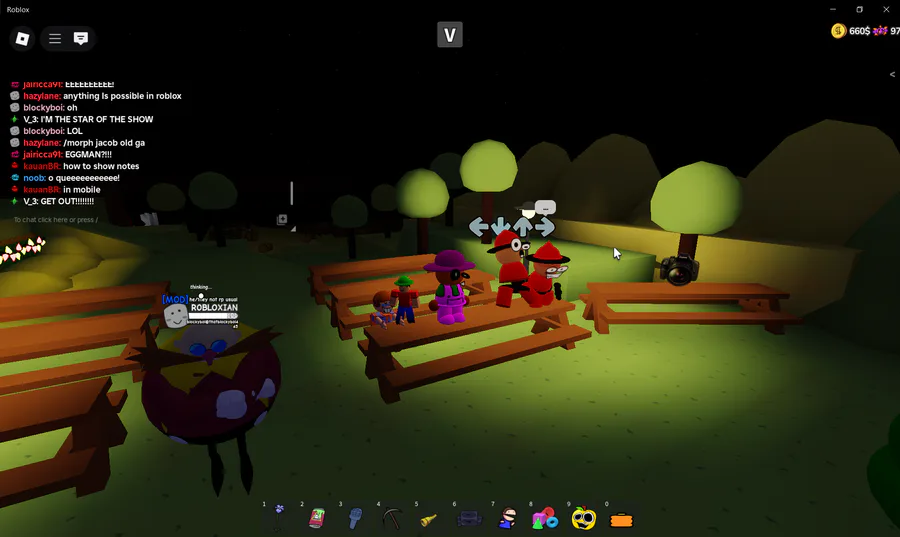Screen dimensions: 900x537
Task: Expand the side panel arrow on right edge
Action: pos(892,74)
